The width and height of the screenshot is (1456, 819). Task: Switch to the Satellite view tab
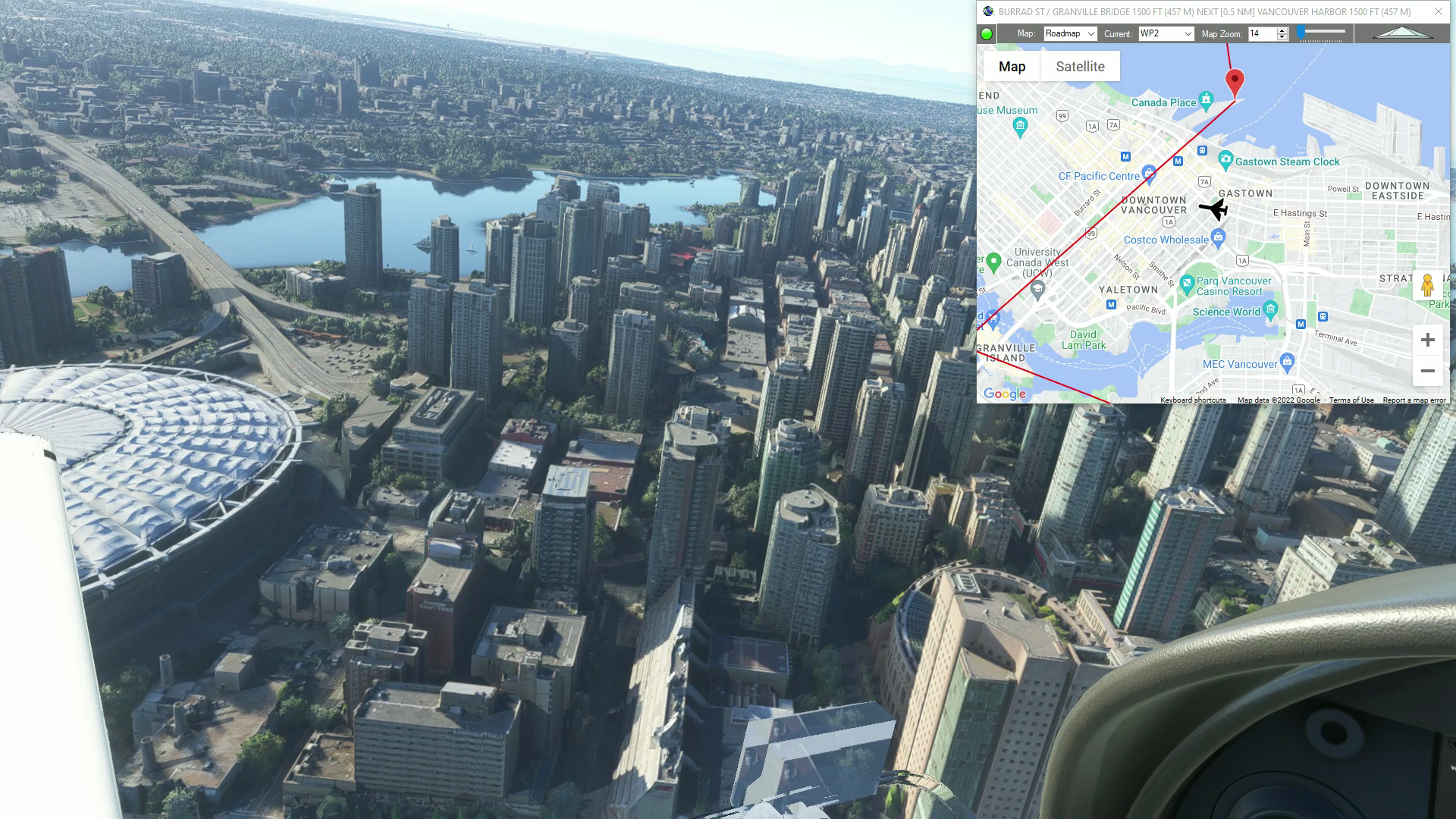click(1080, 66)
